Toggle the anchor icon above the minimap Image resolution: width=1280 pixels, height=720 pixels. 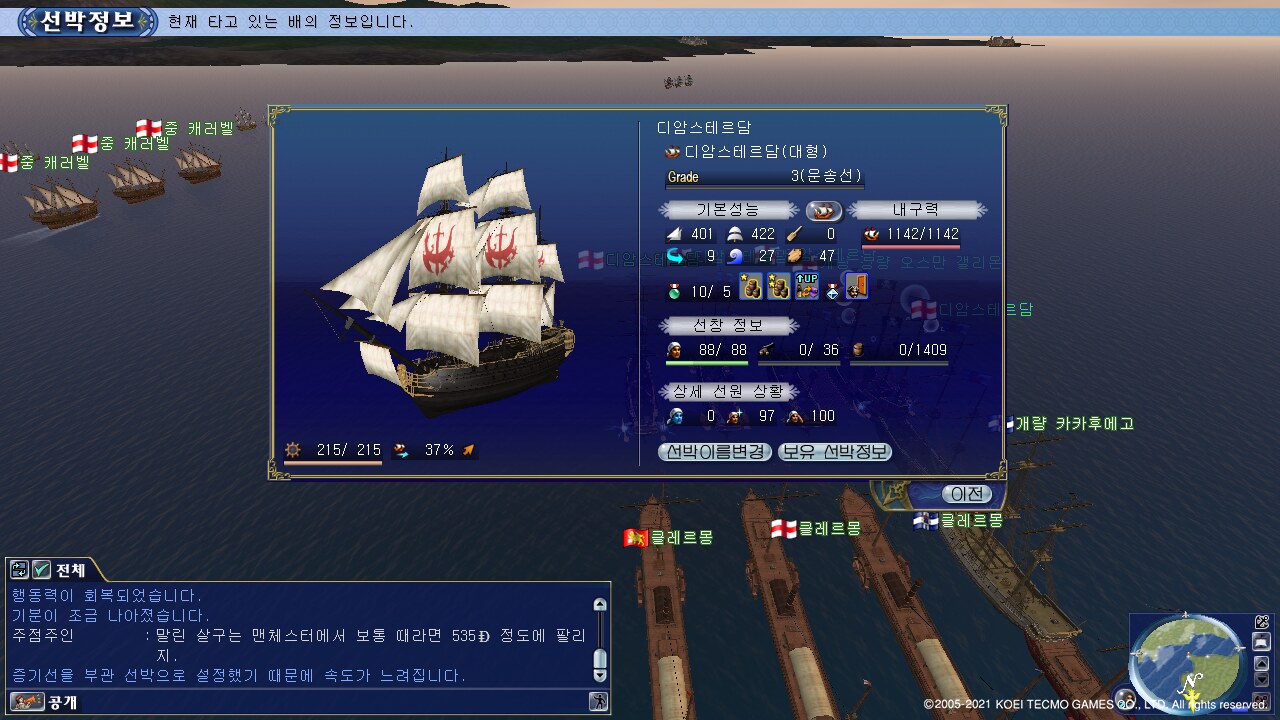(x=1262, y=622)
